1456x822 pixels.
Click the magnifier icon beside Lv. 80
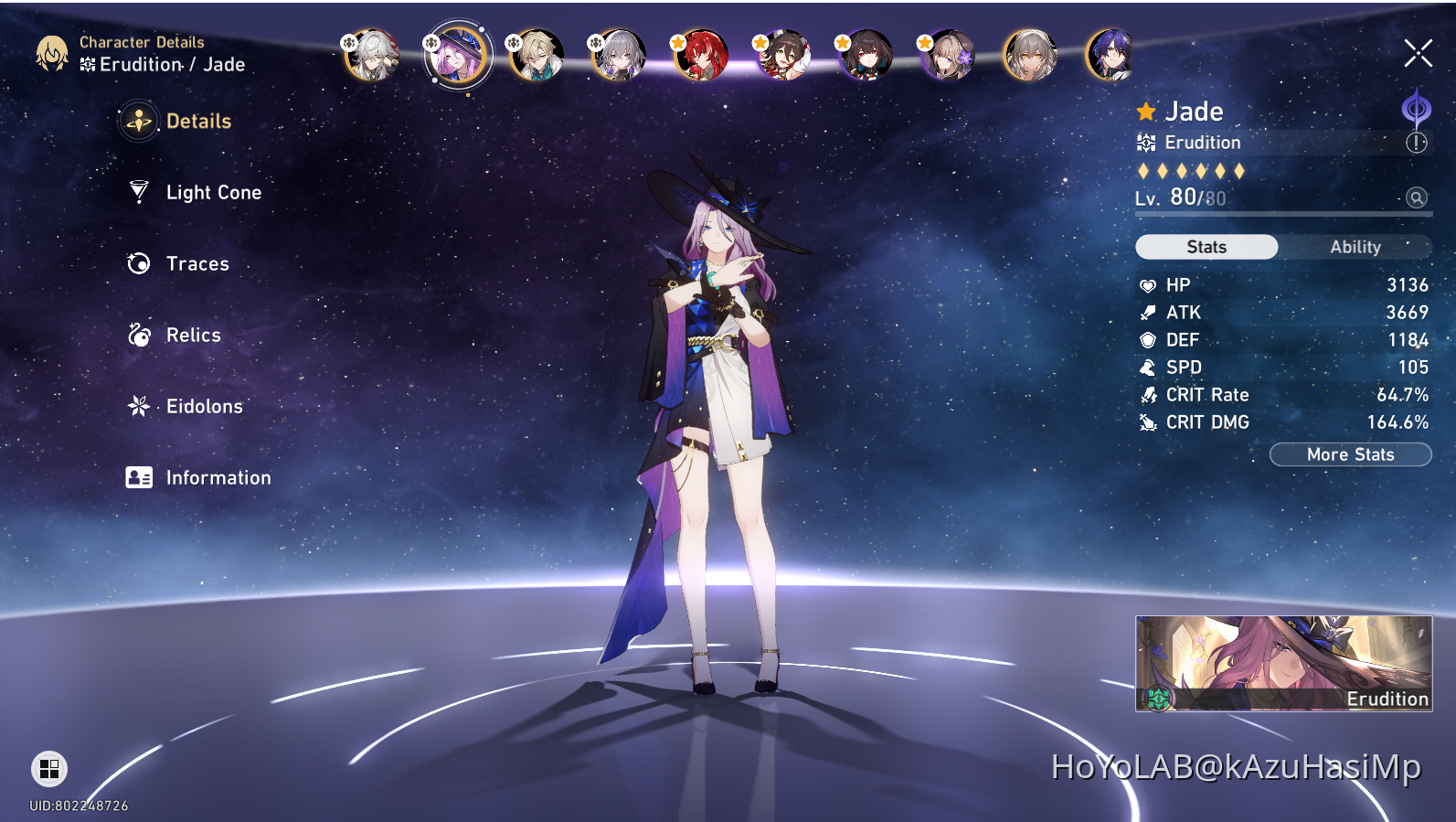click(1416, 197)
